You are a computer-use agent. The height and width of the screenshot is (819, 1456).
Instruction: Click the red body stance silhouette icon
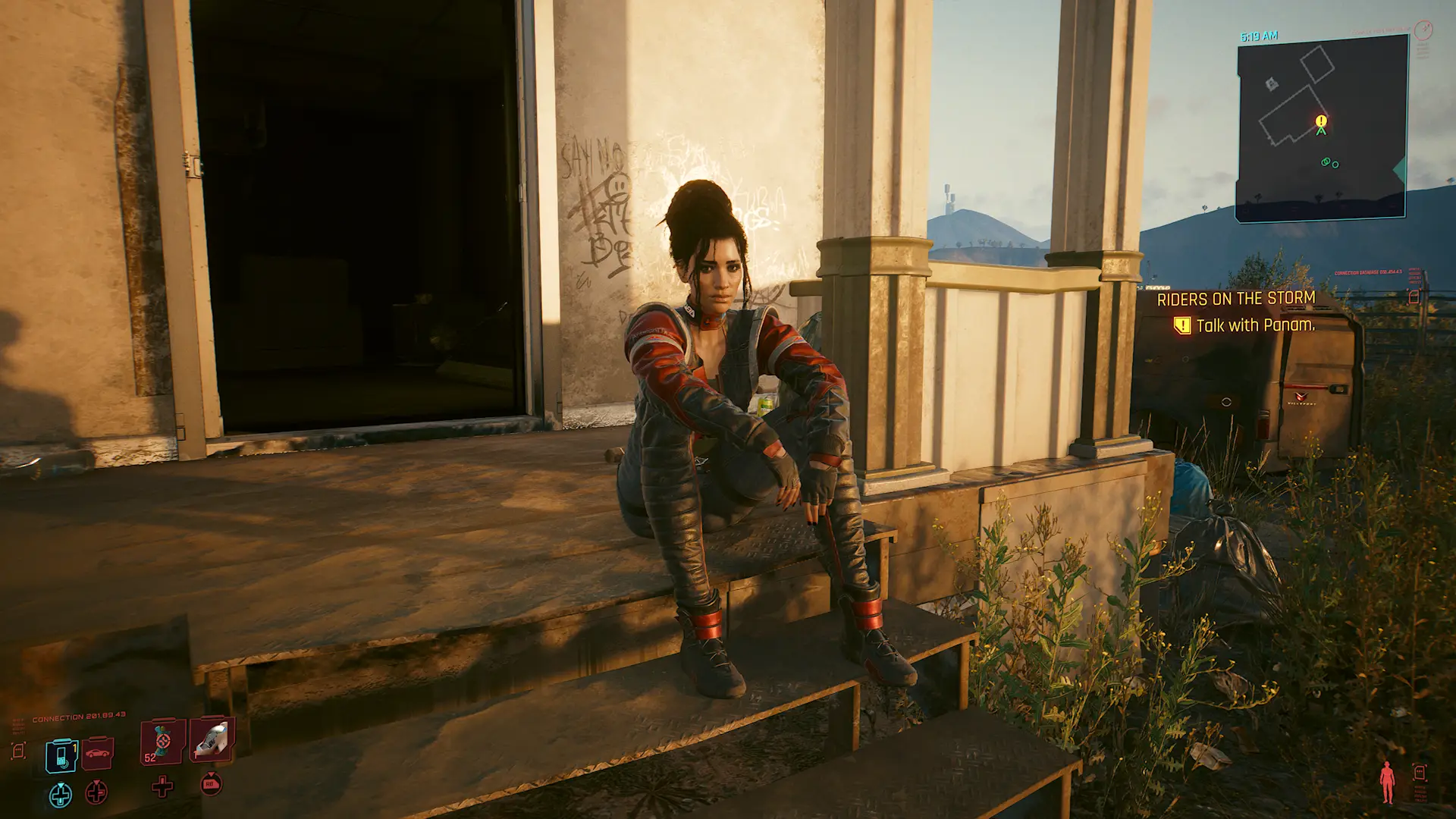[x=1387, y=782]
